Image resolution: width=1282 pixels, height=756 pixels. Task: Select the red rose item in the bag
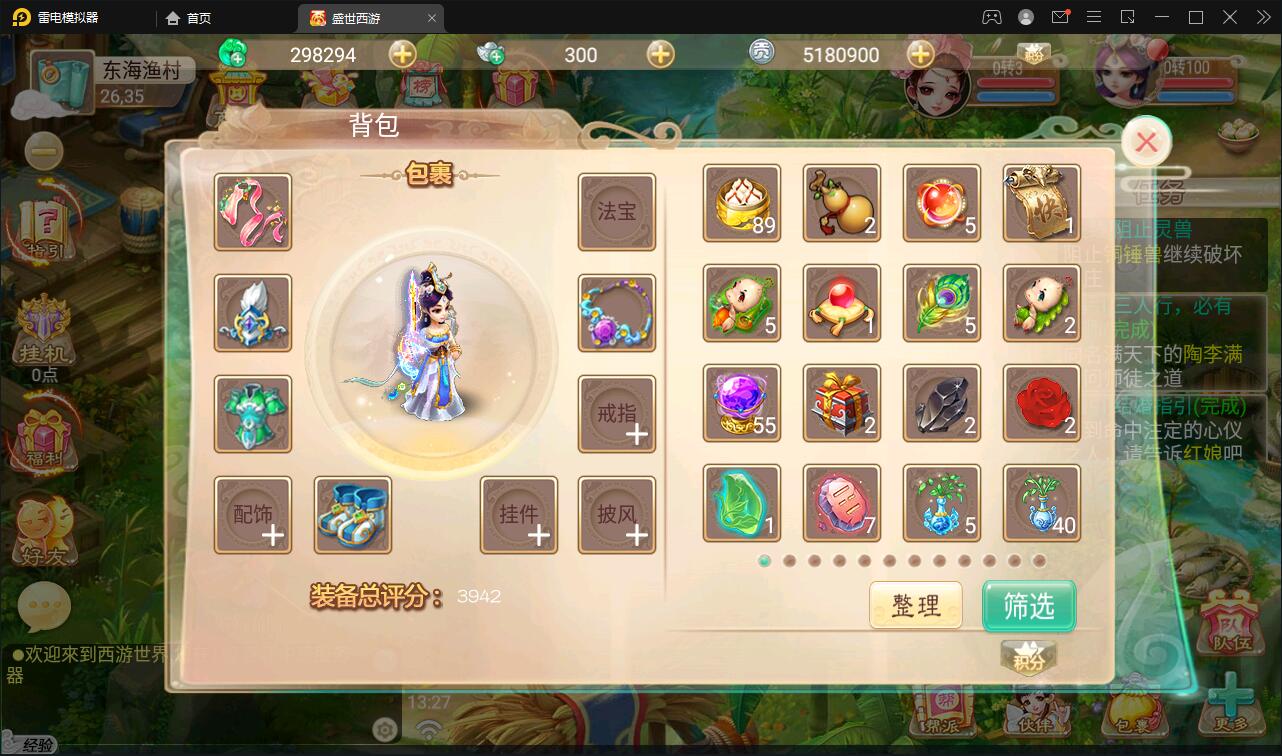[1041, 403]
